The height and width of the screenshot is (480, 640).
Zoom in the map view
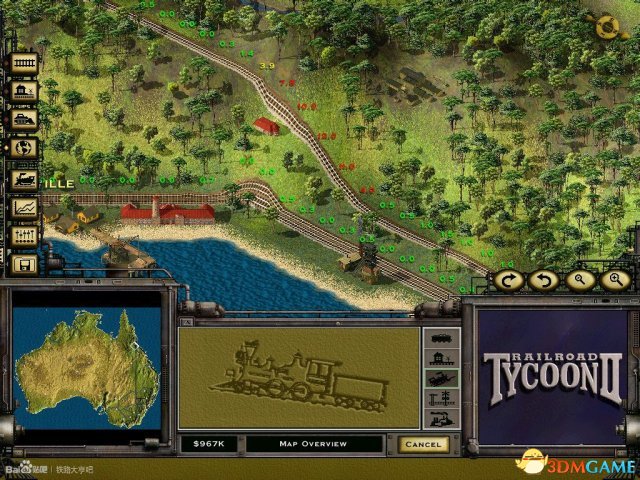(x=614, y=280)
